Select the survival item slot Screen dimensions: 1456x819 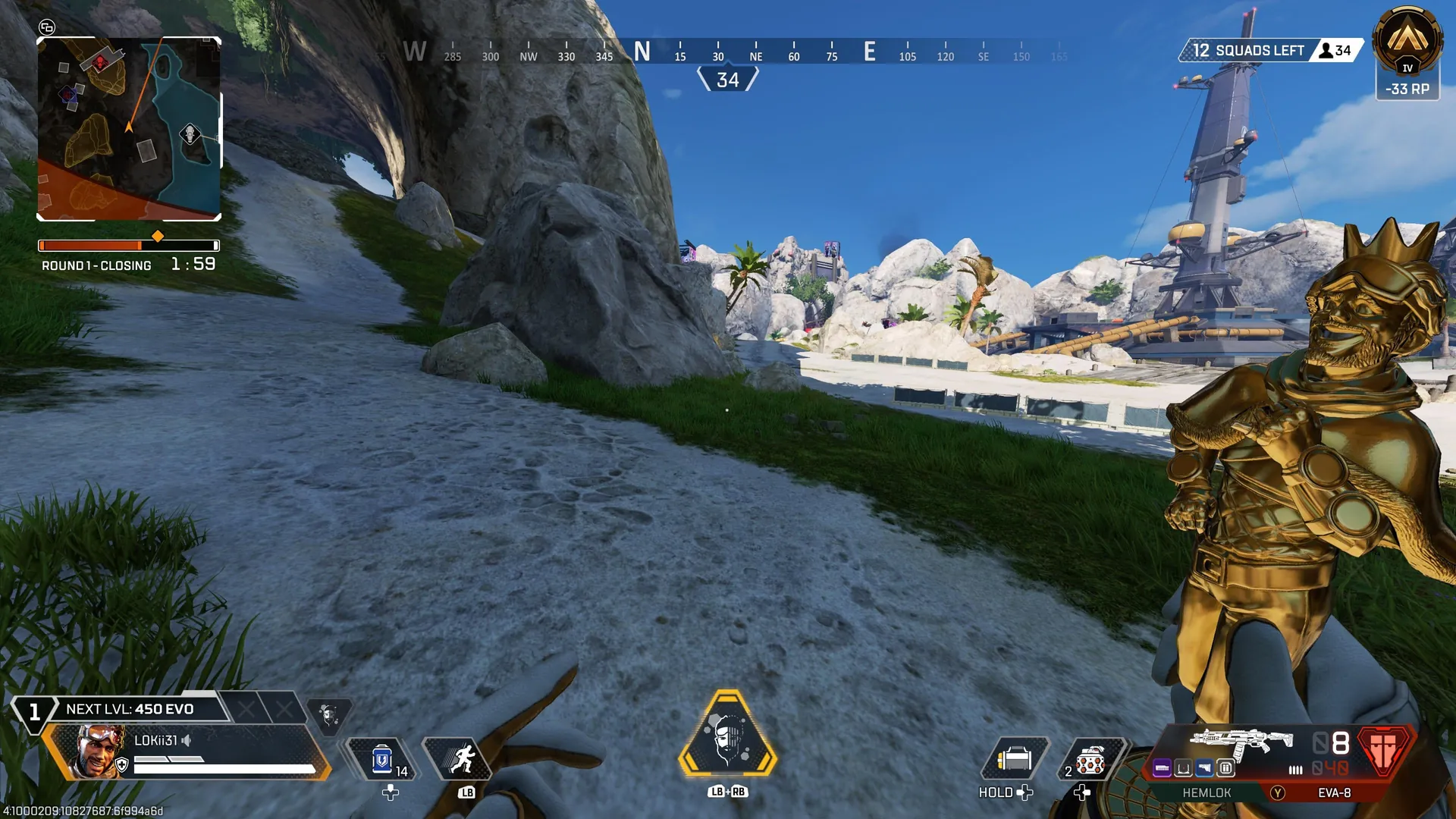pos(1014,759)
